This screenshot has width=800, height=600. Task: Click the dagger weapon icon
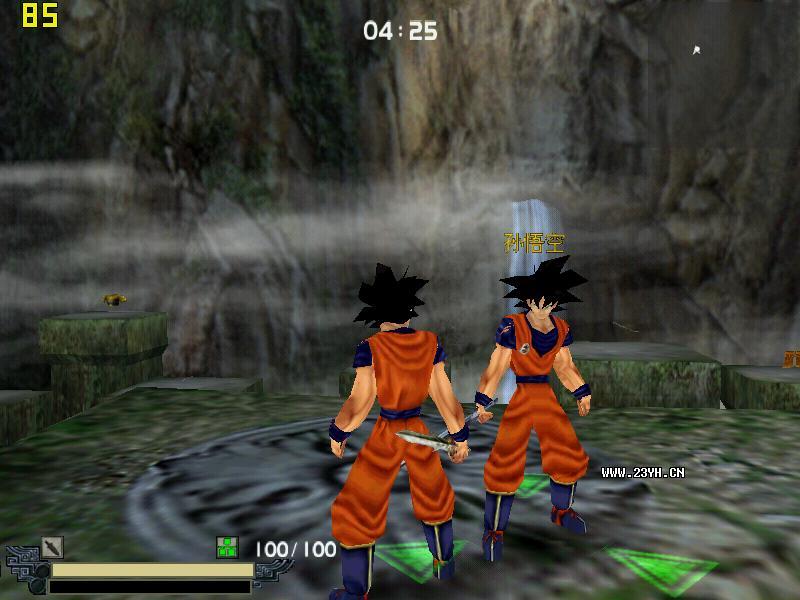(x=52, y=547)
